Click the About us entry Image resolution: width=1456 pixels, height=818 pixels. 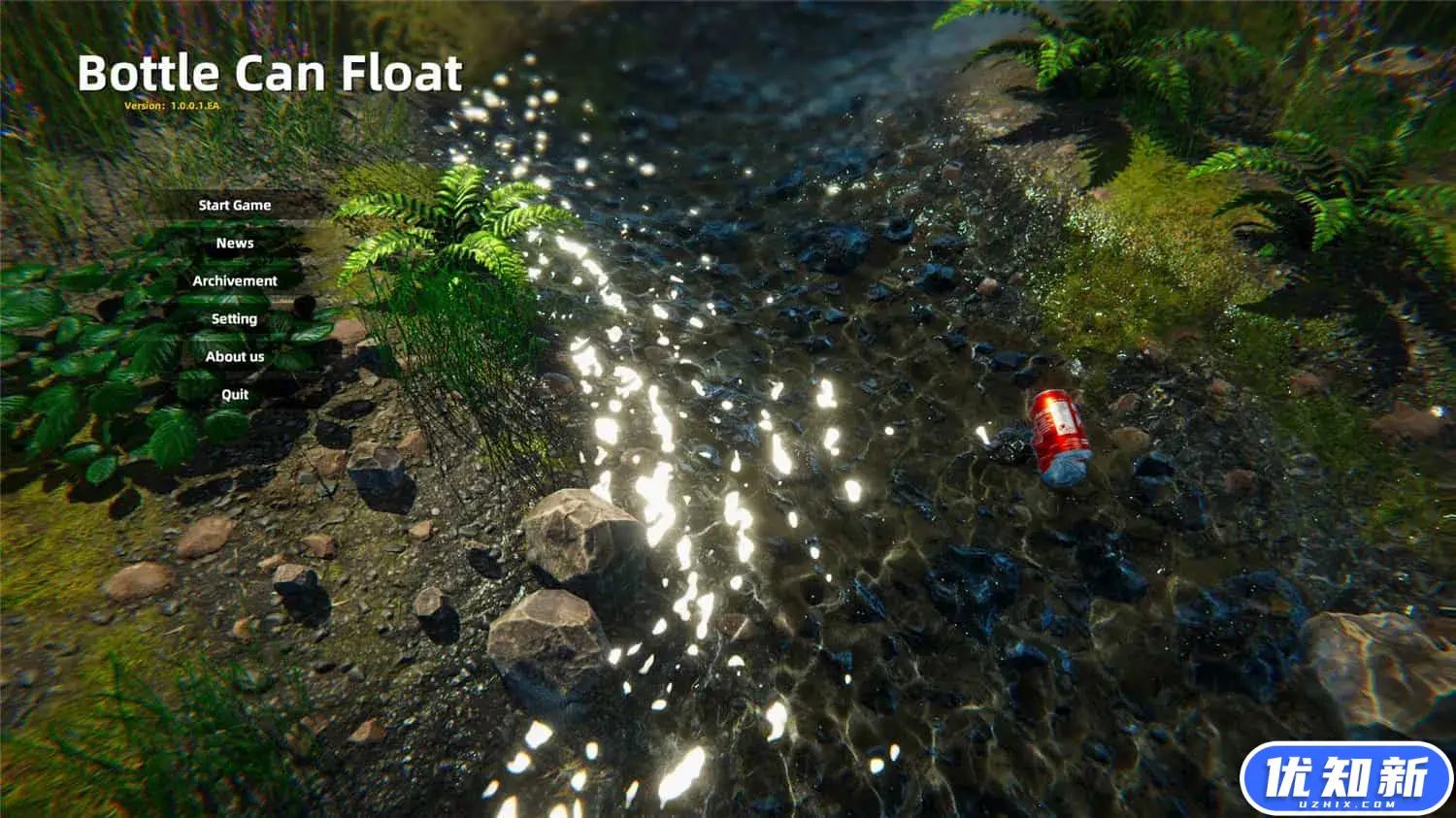pos(234,356)
